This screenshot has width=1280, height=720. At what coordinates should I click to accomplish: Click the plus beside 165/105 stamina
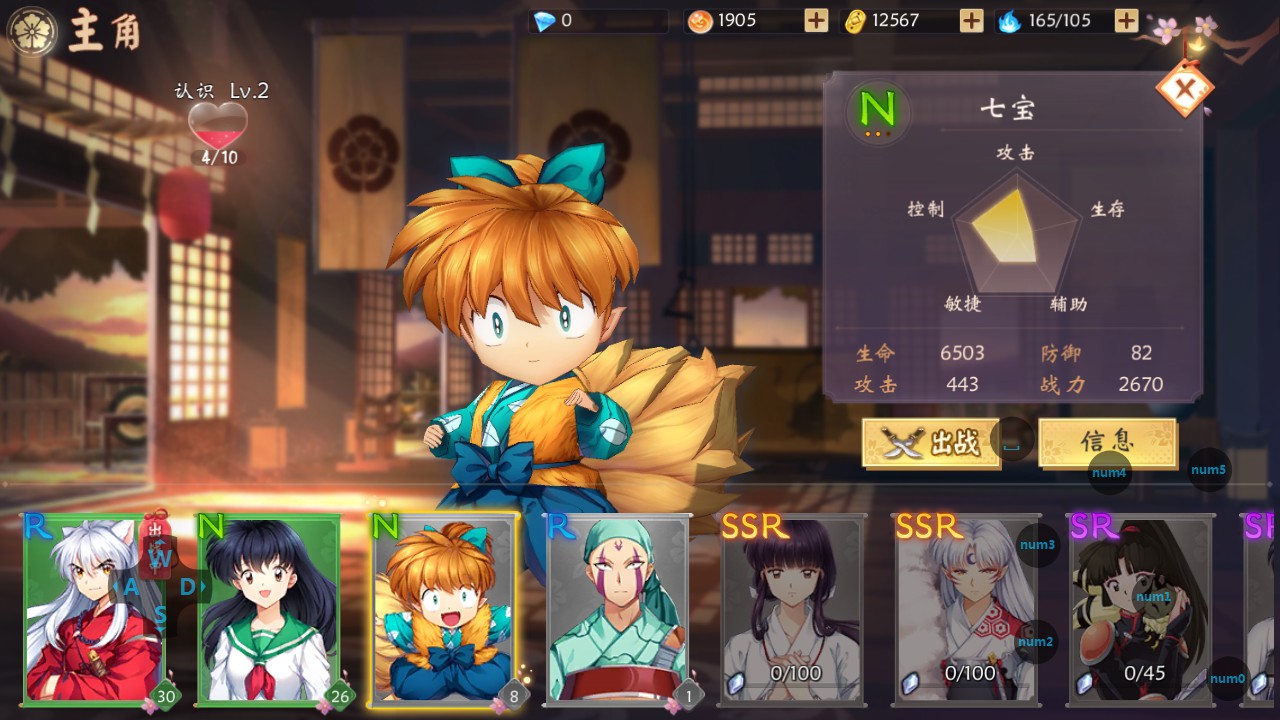(1126, 21)
